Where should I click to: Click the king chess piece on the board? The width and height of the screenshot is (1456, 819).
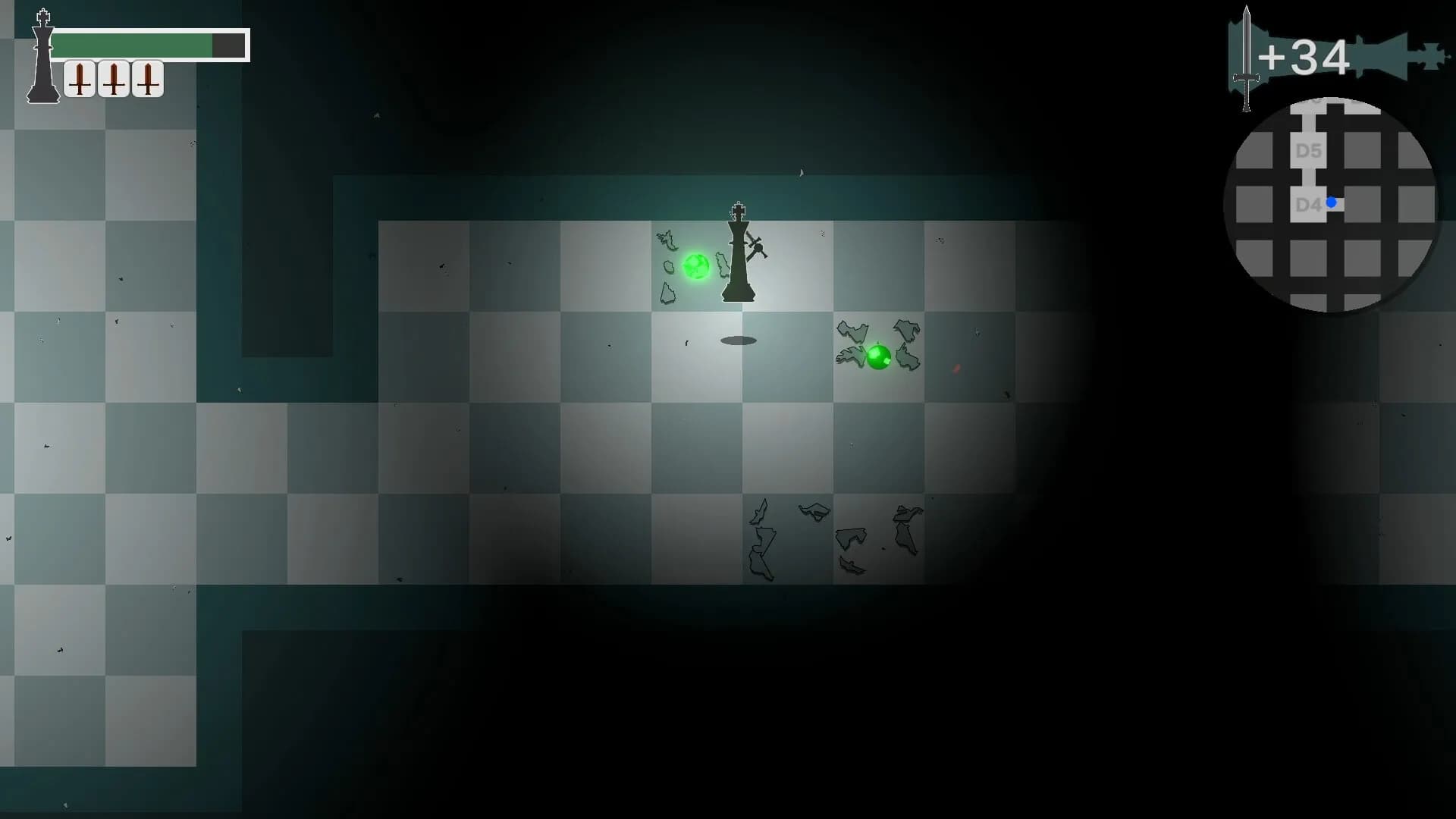tap(739, 254)
